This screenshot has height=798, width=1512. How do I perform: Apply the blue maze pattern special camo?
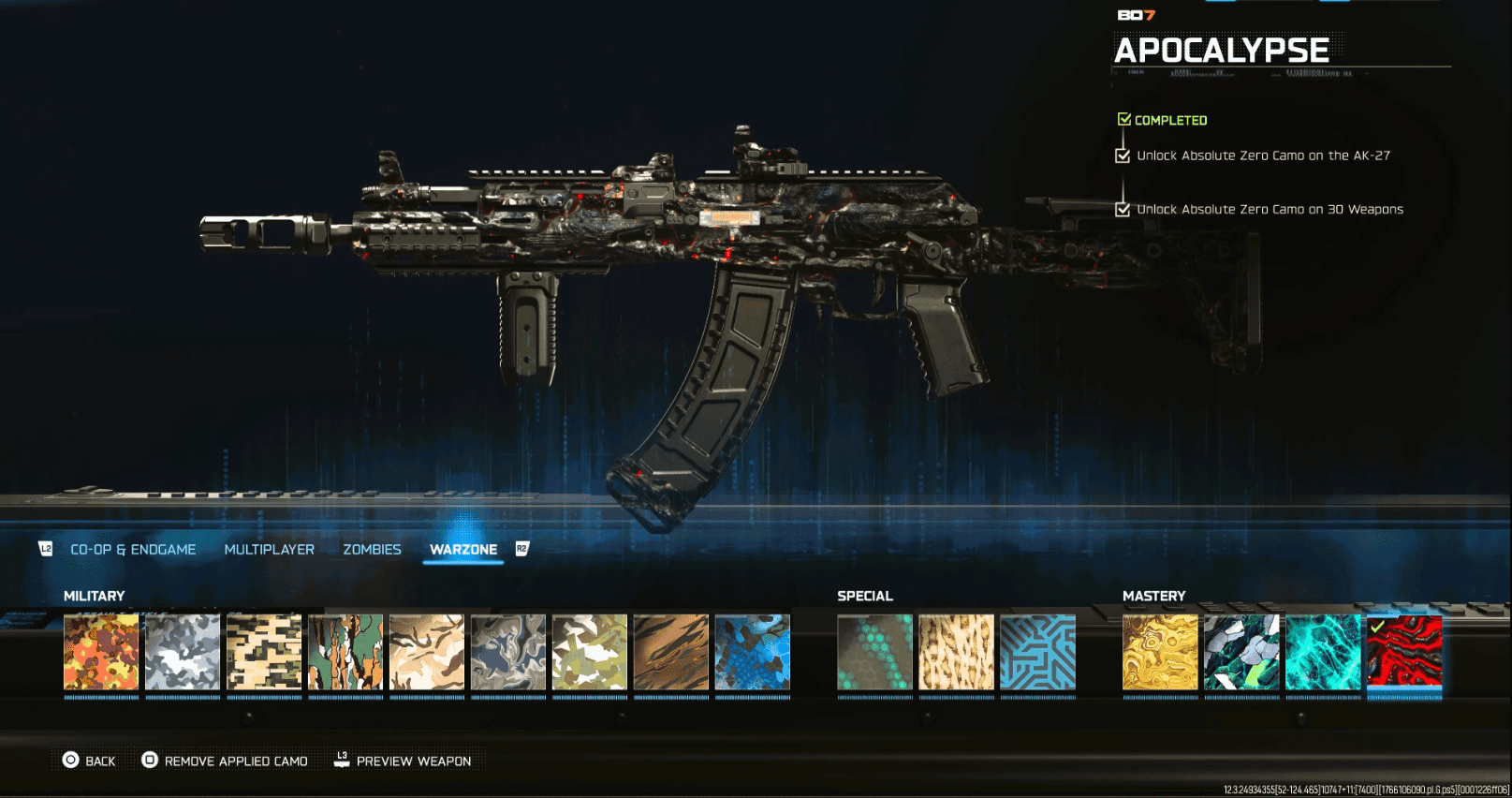click(x=1037, y=653)
